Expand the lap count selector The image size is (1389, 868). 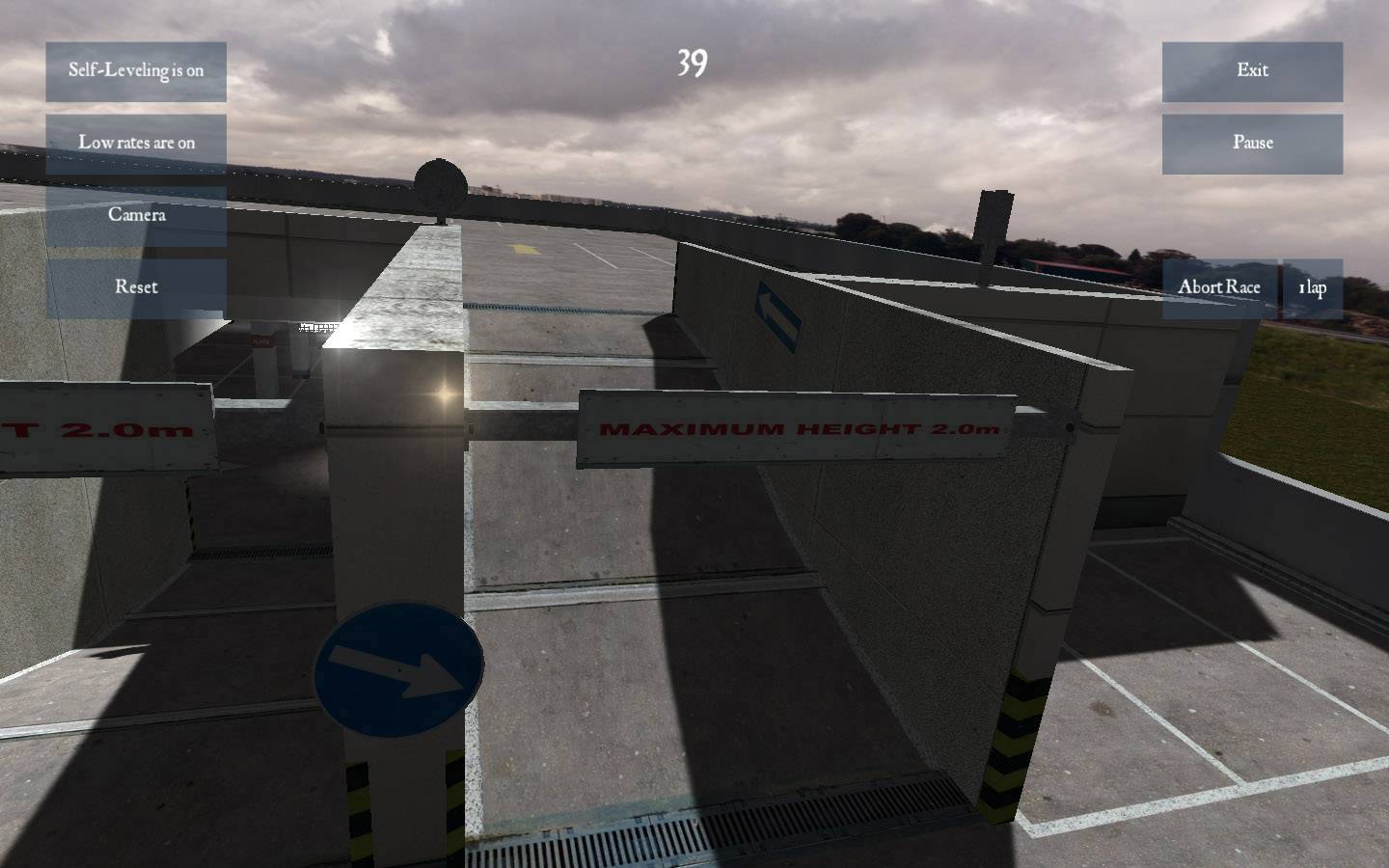[x=1312, y=286]
